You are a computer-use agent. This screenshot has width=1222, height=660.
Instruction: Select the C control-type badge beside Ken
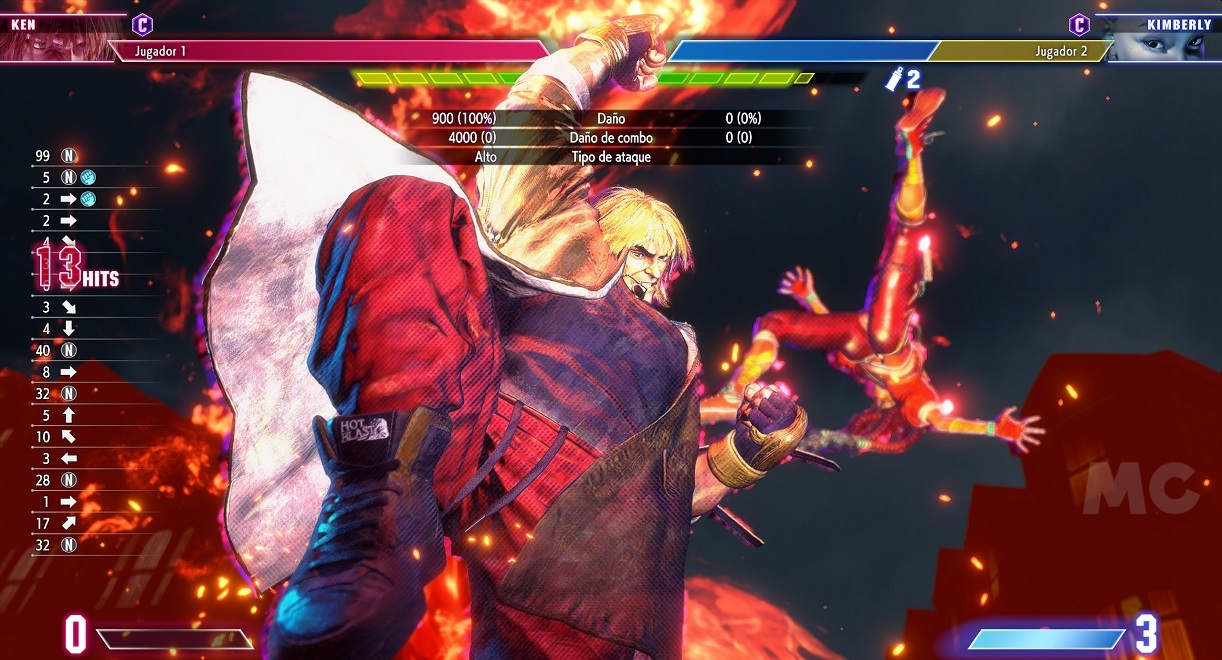coord(143,24)
